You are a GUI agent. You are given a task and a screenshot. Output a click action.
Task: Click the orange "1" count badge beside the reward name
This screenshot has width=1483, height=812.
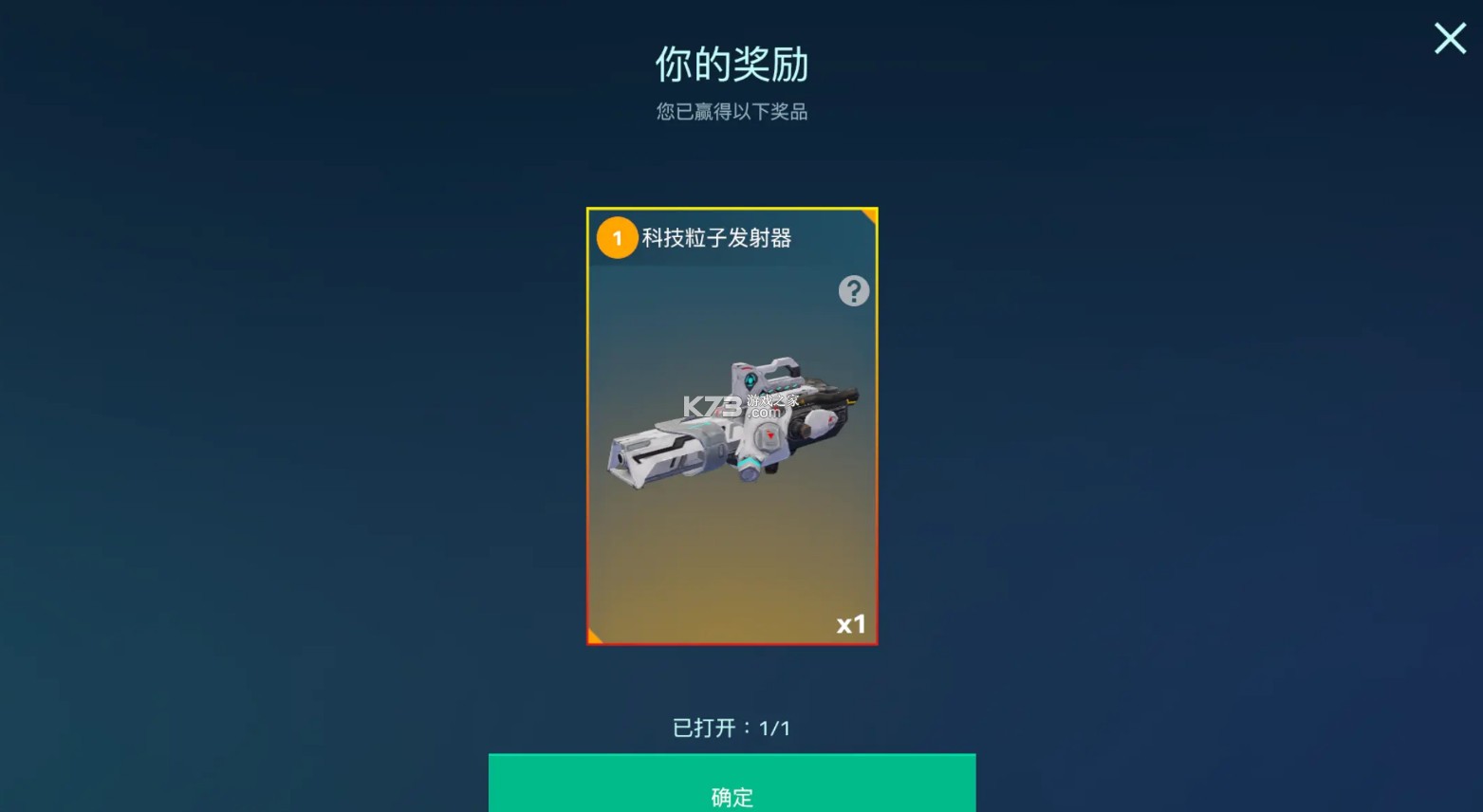(x=617, y=238)
